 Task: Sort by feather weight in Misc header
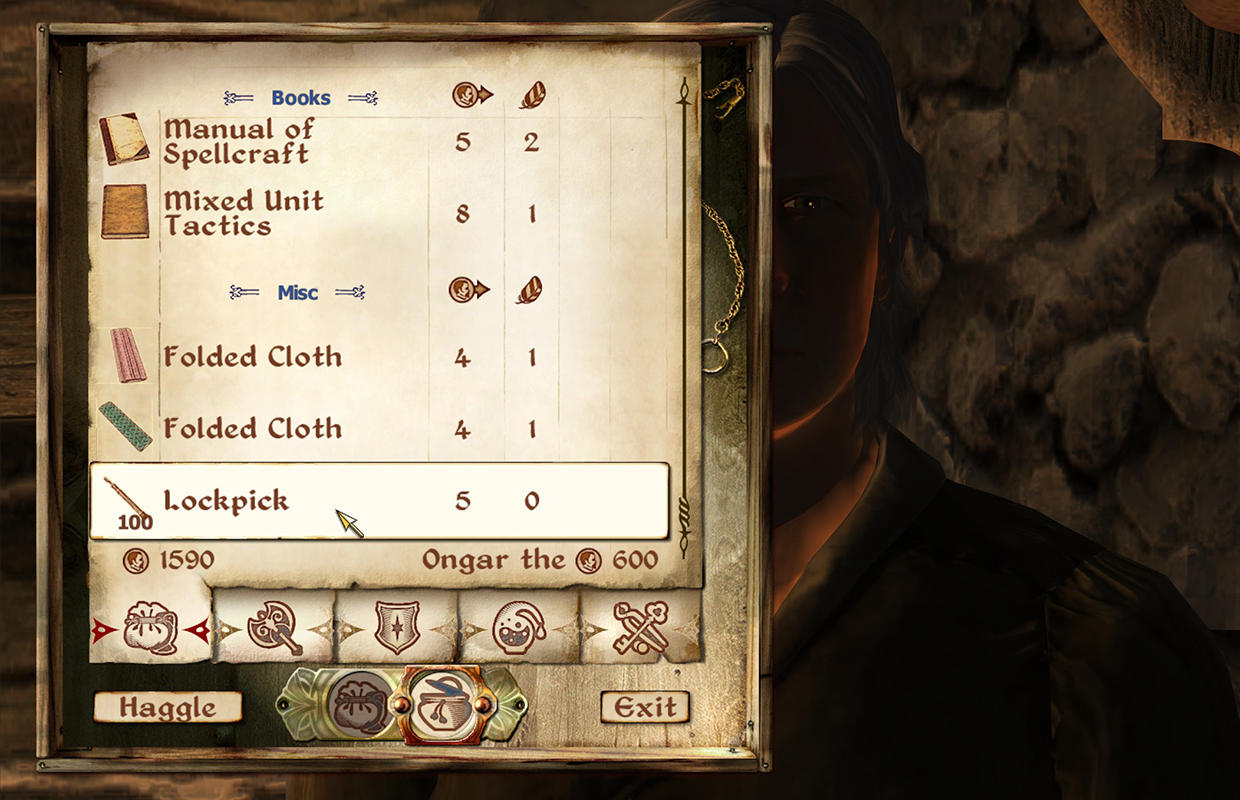(531, 290)
